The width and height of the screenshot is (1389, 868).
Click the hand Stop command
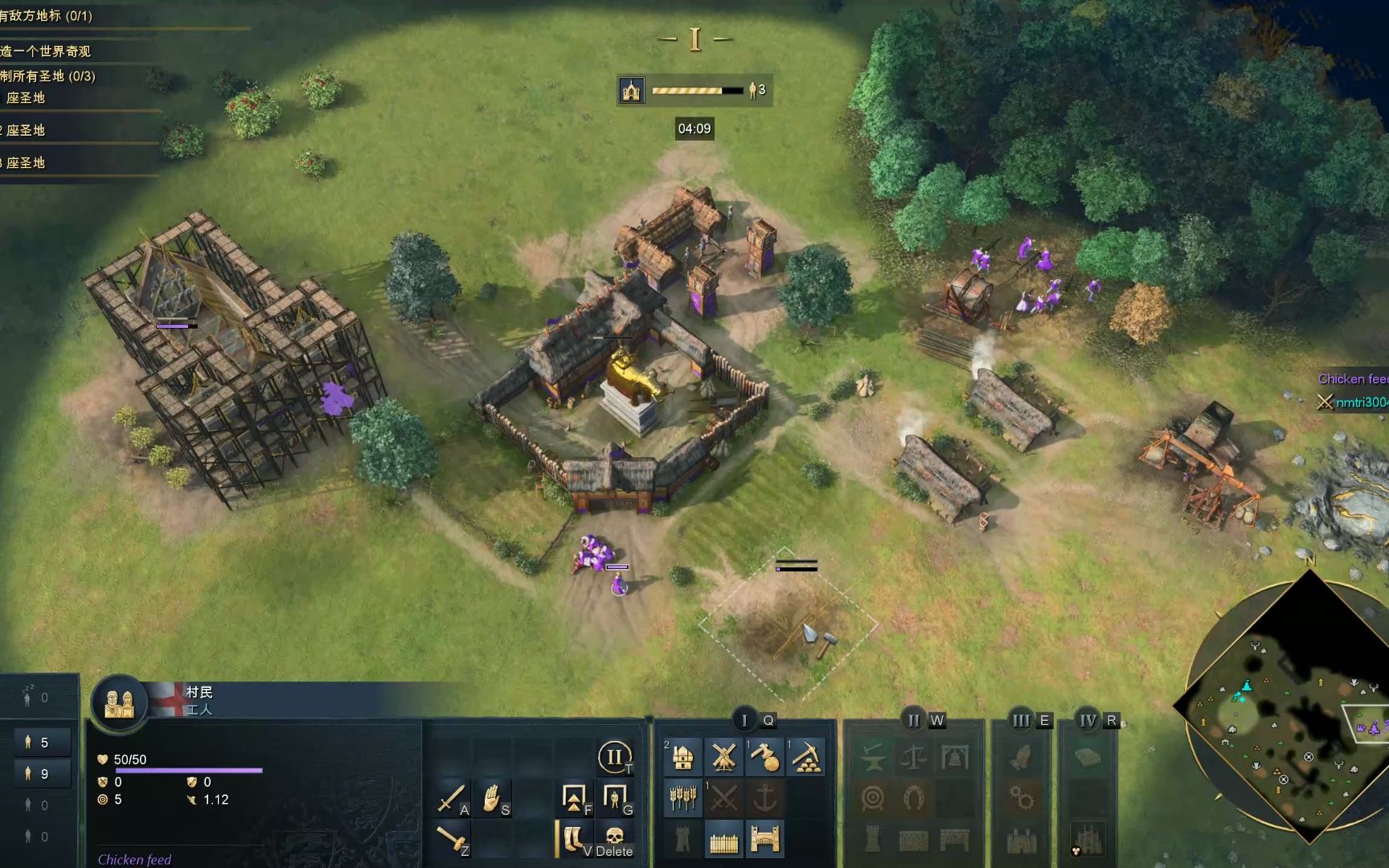coord(493,798)
